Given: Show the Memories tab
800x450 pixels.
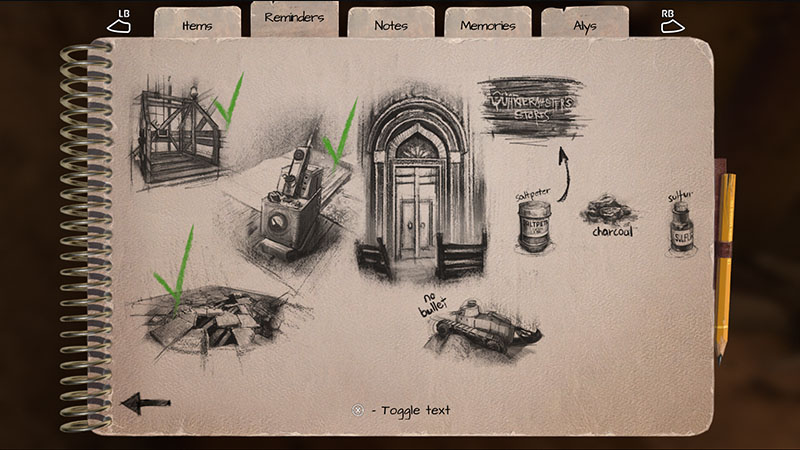Looking at the screenshot, I should point(487,23).
